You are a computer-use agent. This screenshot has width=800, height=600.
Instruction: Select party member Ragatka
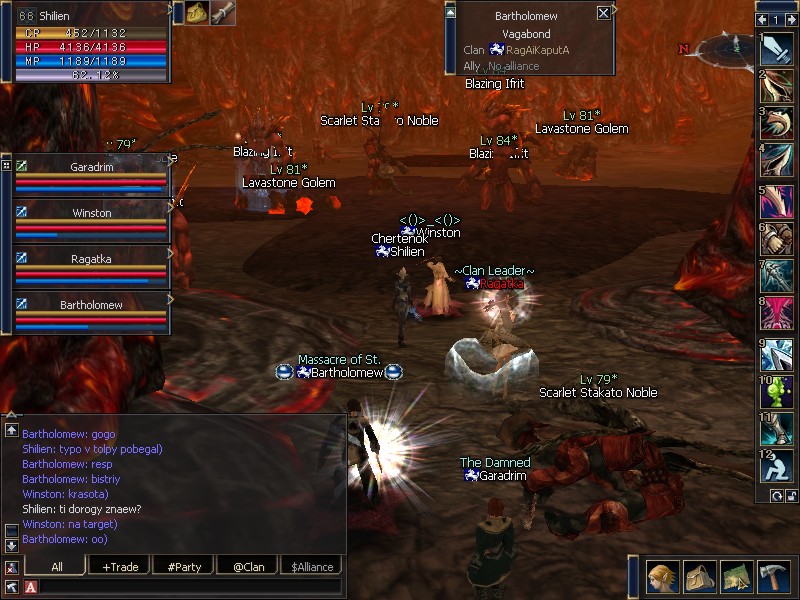pos(92,258)
